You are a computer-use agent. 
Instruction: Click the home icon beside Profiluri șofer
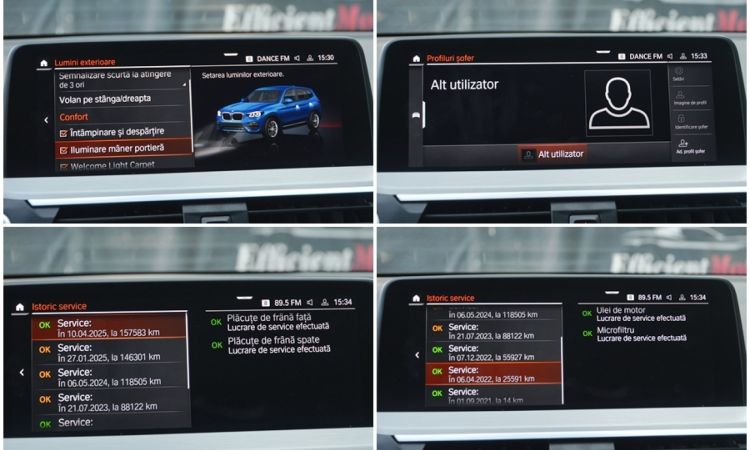tap(416, 59)
